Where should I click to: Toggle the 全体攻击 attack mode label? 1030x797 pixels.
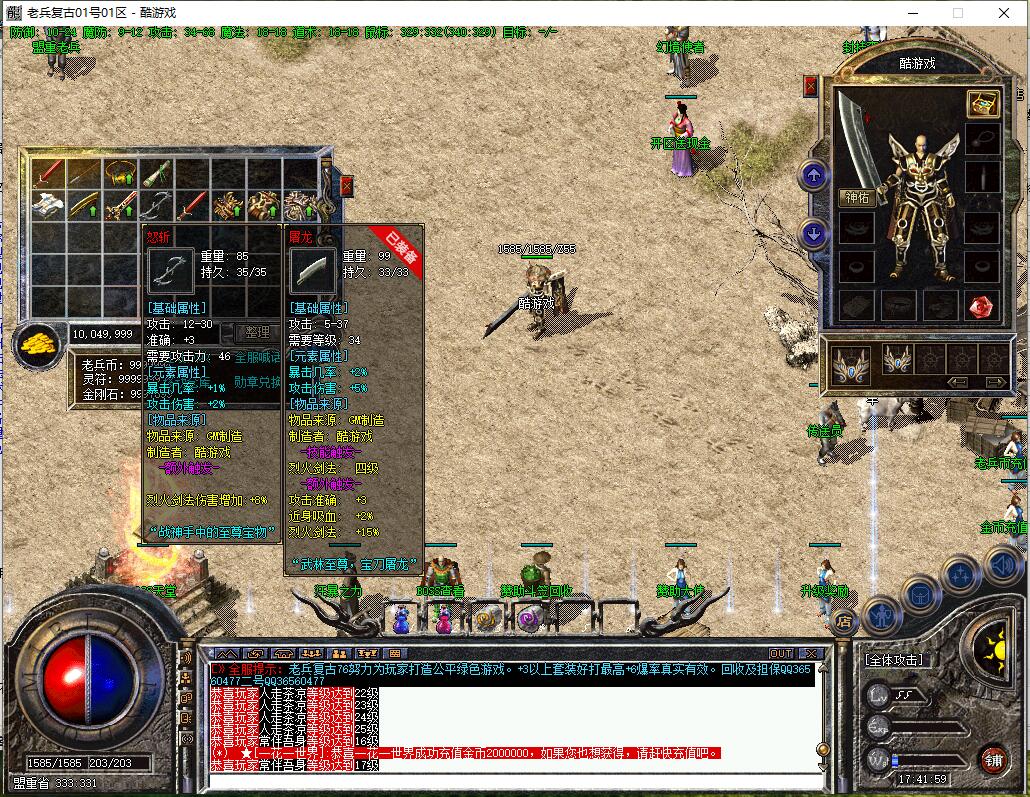click(893, 661)
